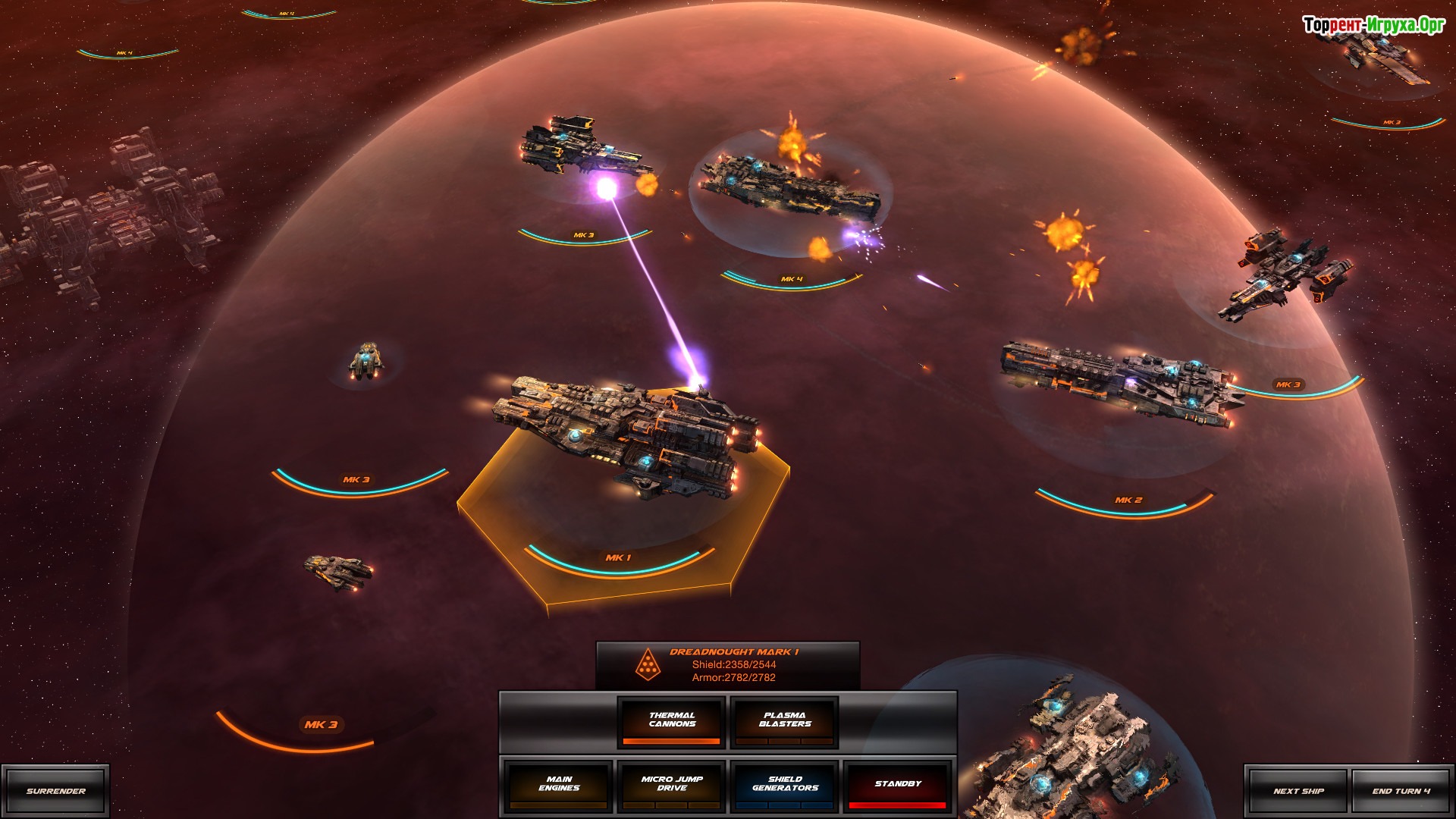The height and width of the screenshot is (819, 1456).
Task: Engage the Micro Jump Drive
Action: coord(671,785)
